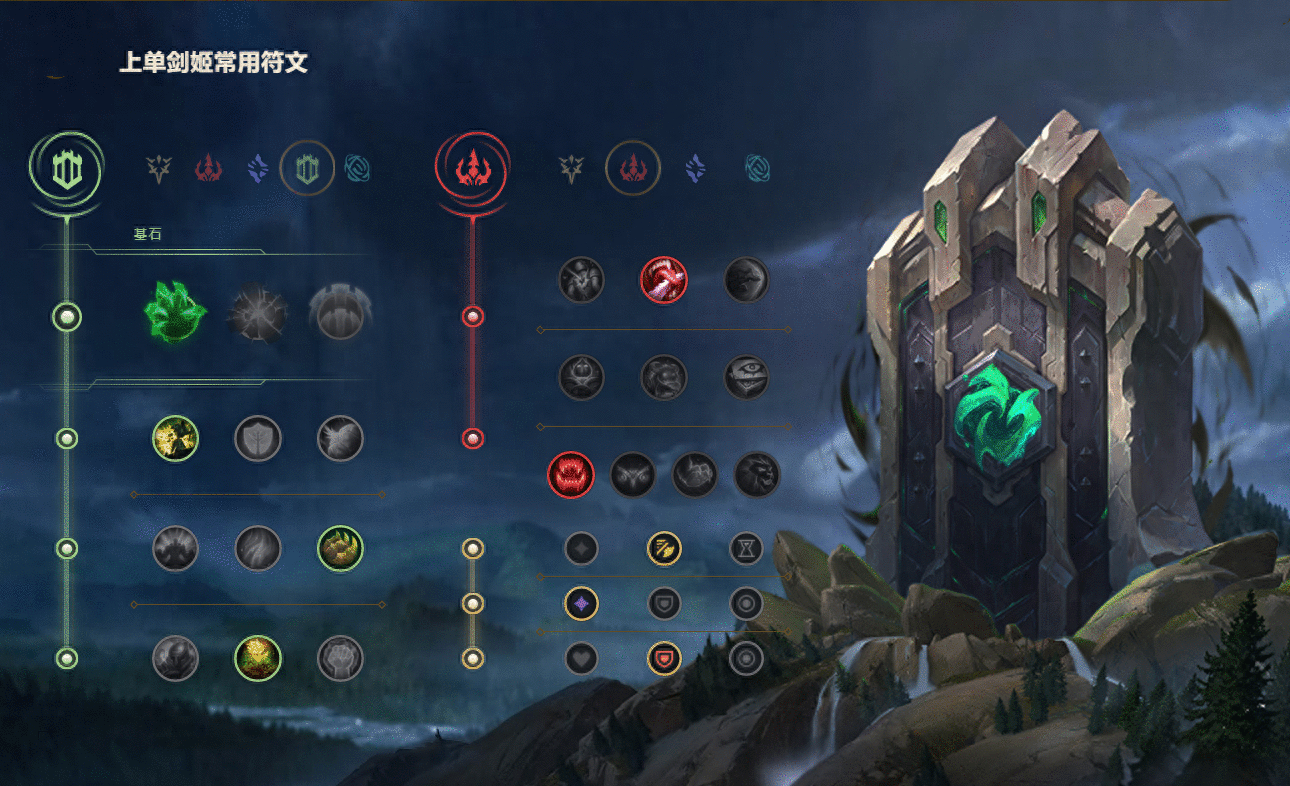Select the Demolish rune
1290x786 pixels.
click(175, 438)
